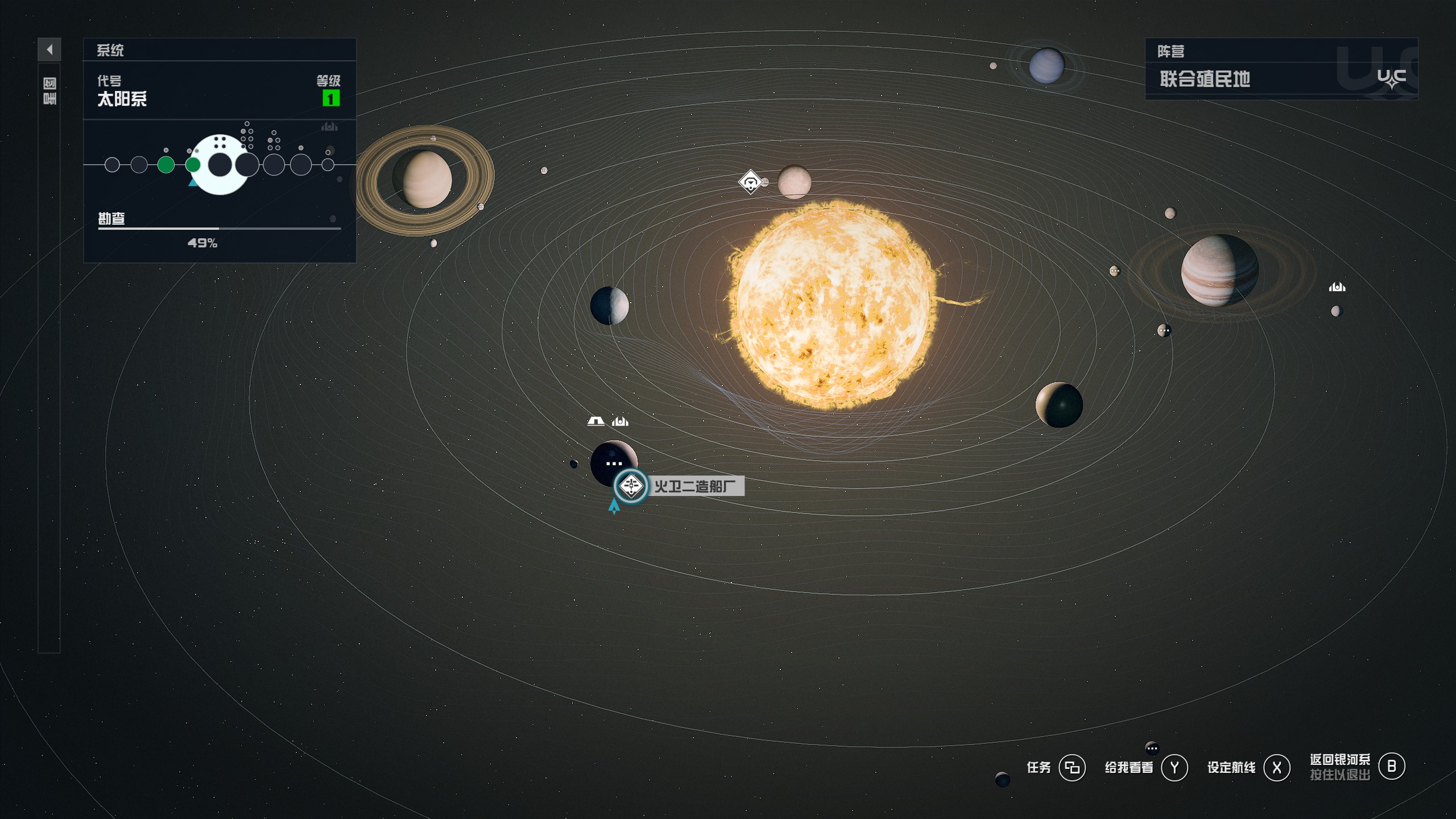
Task: Select the leftmost planet dot in system overview
Action: [x=111, y=166]
